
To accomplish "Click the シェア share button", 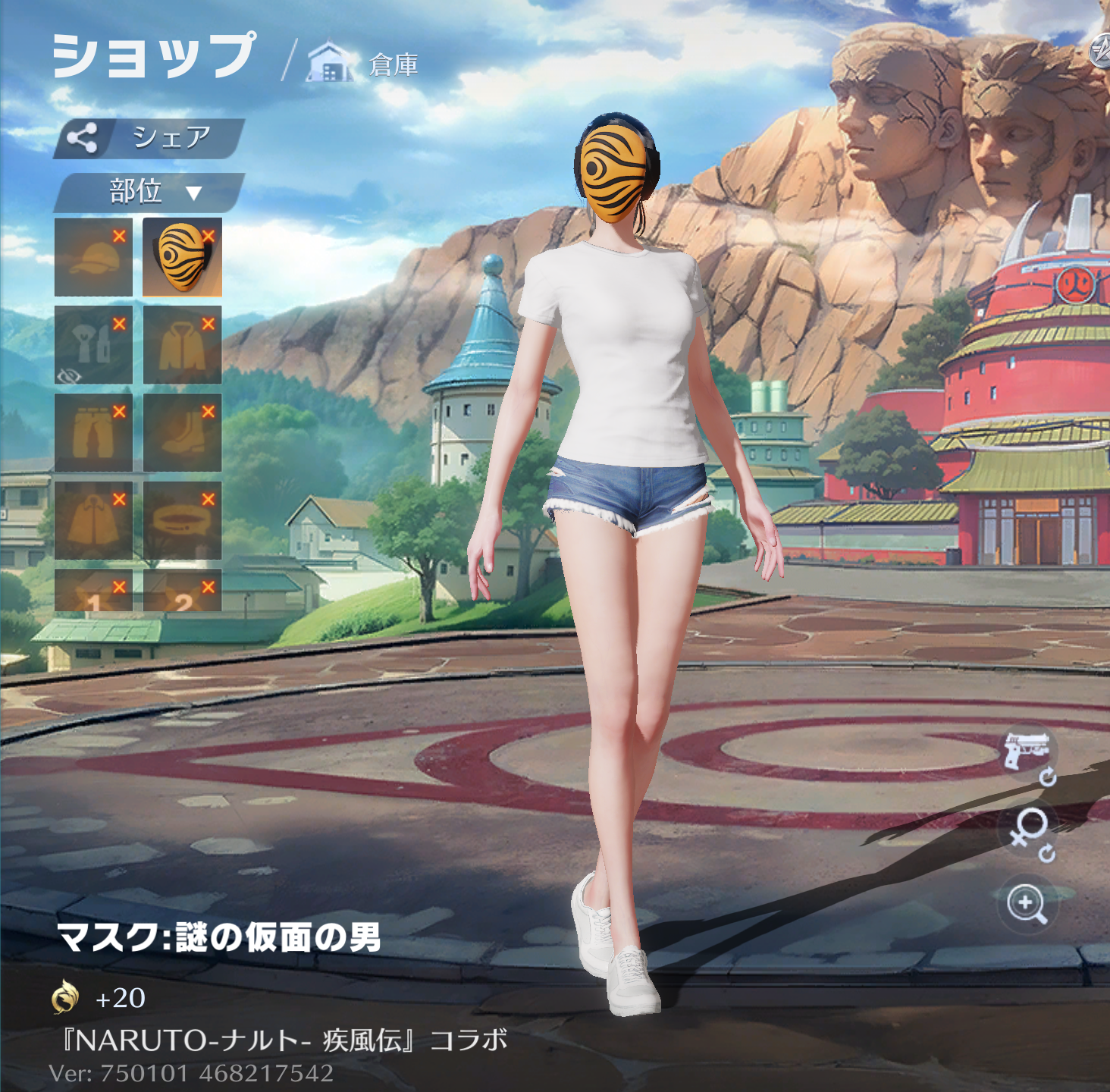I will (x=149, y=138).
